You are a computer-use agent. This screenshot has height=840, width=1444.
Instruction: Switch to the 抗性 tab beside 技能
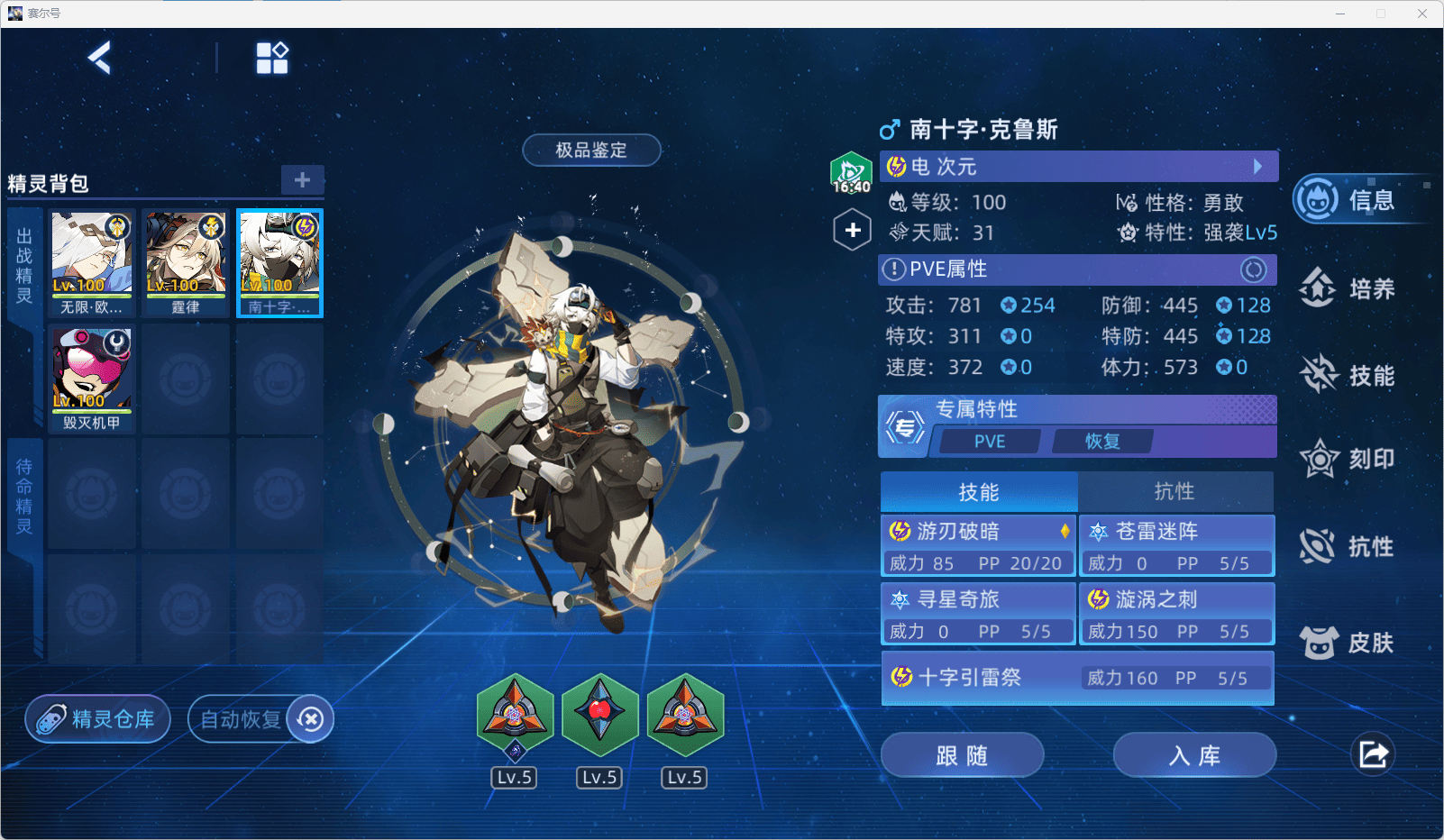(1174, 491)
